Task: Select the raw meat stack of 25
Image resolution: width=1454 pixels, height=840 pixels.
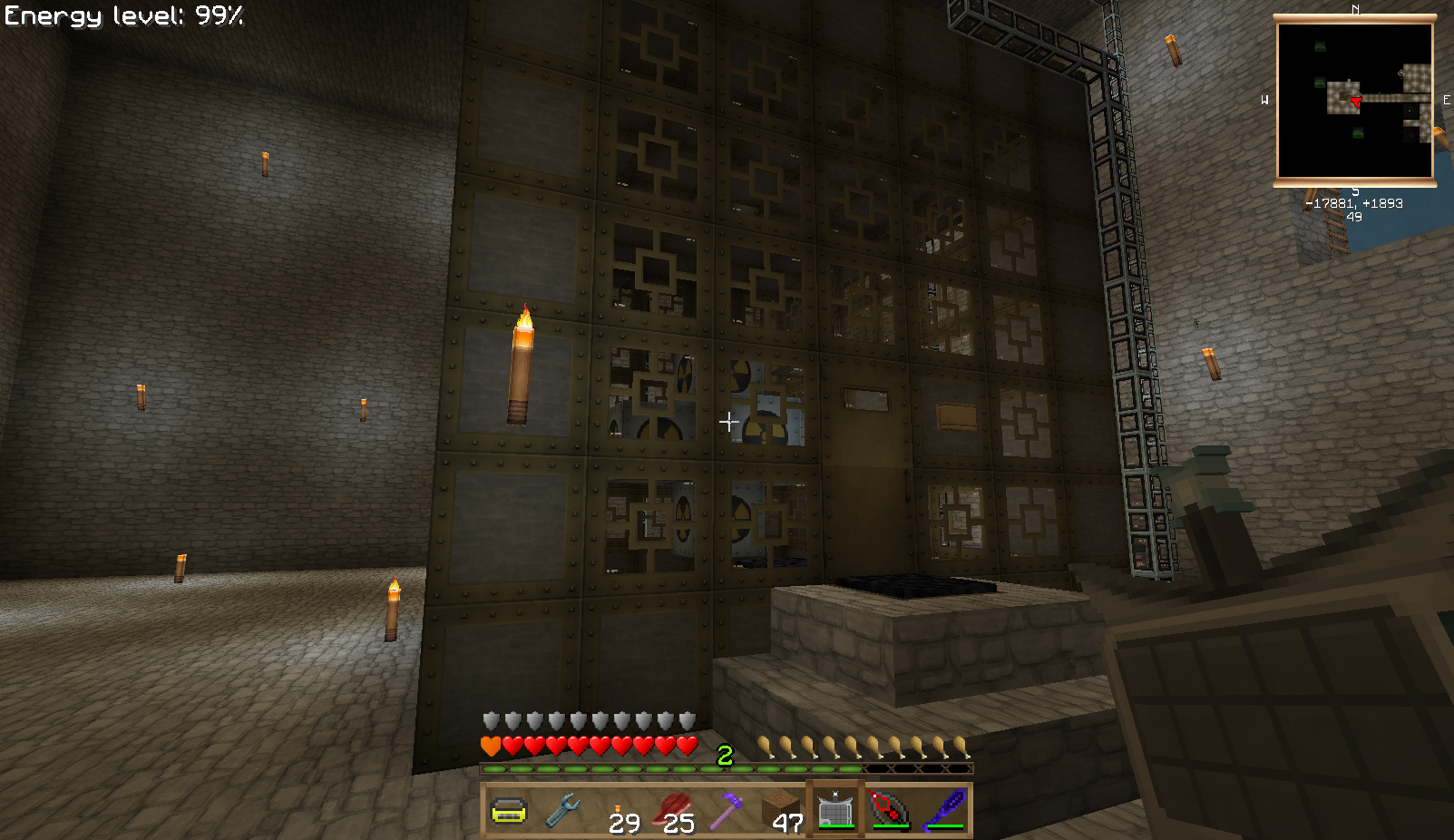Action: point(672,810)
